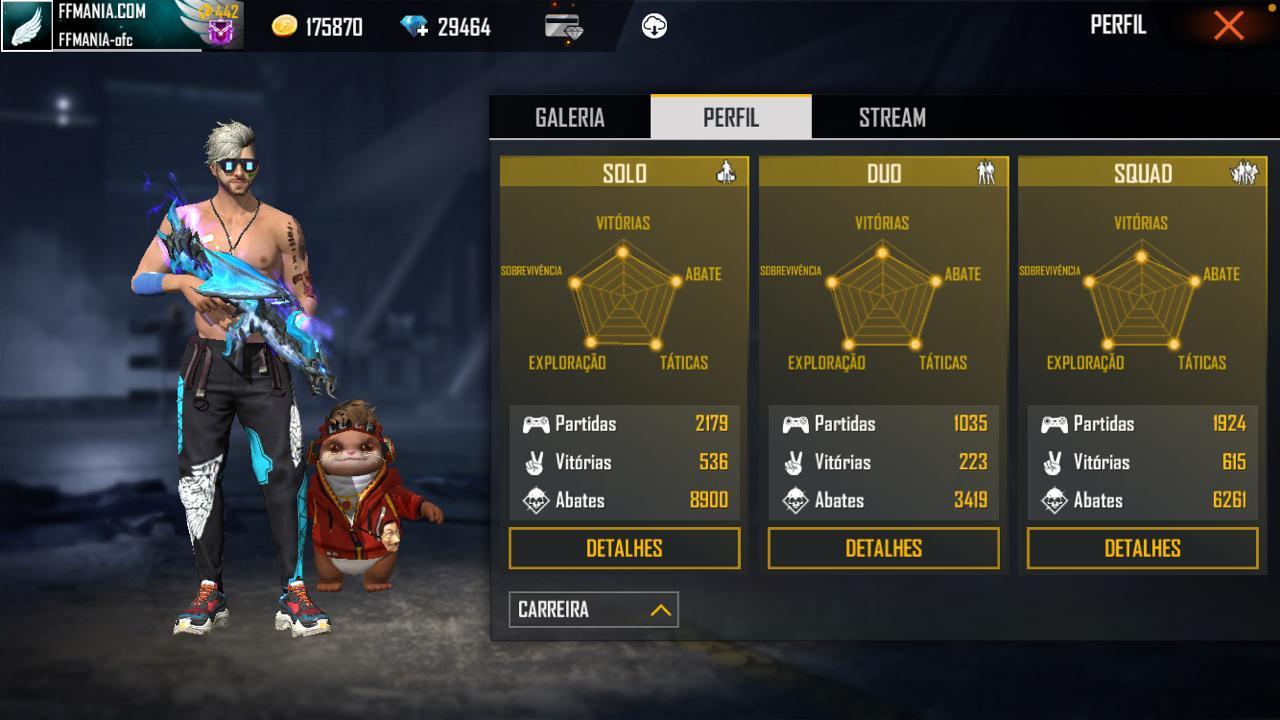Add diamonds via the diamond icon
This screenshot has width=1280, height=720.
(x=414, y=27)
